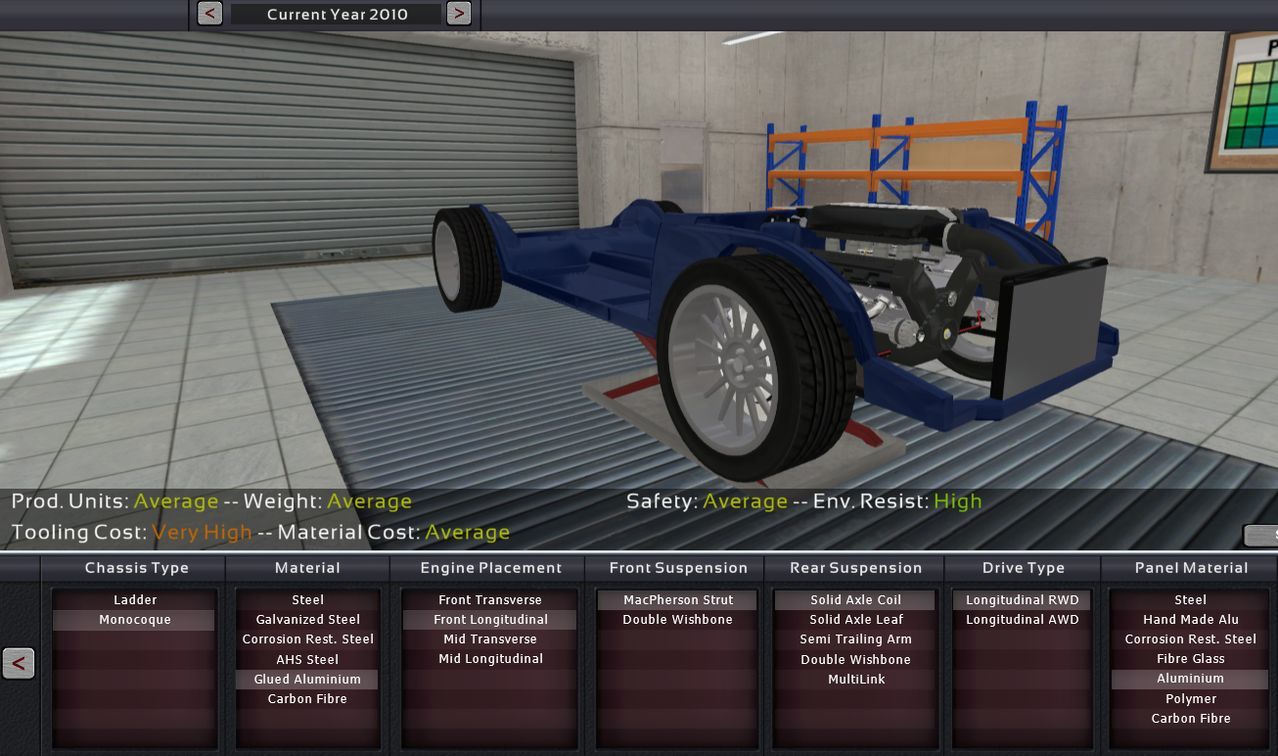Screen dimensions: 1278x756
Task: Select MultiLink rear suspension
Action: (x=856, y=679)
